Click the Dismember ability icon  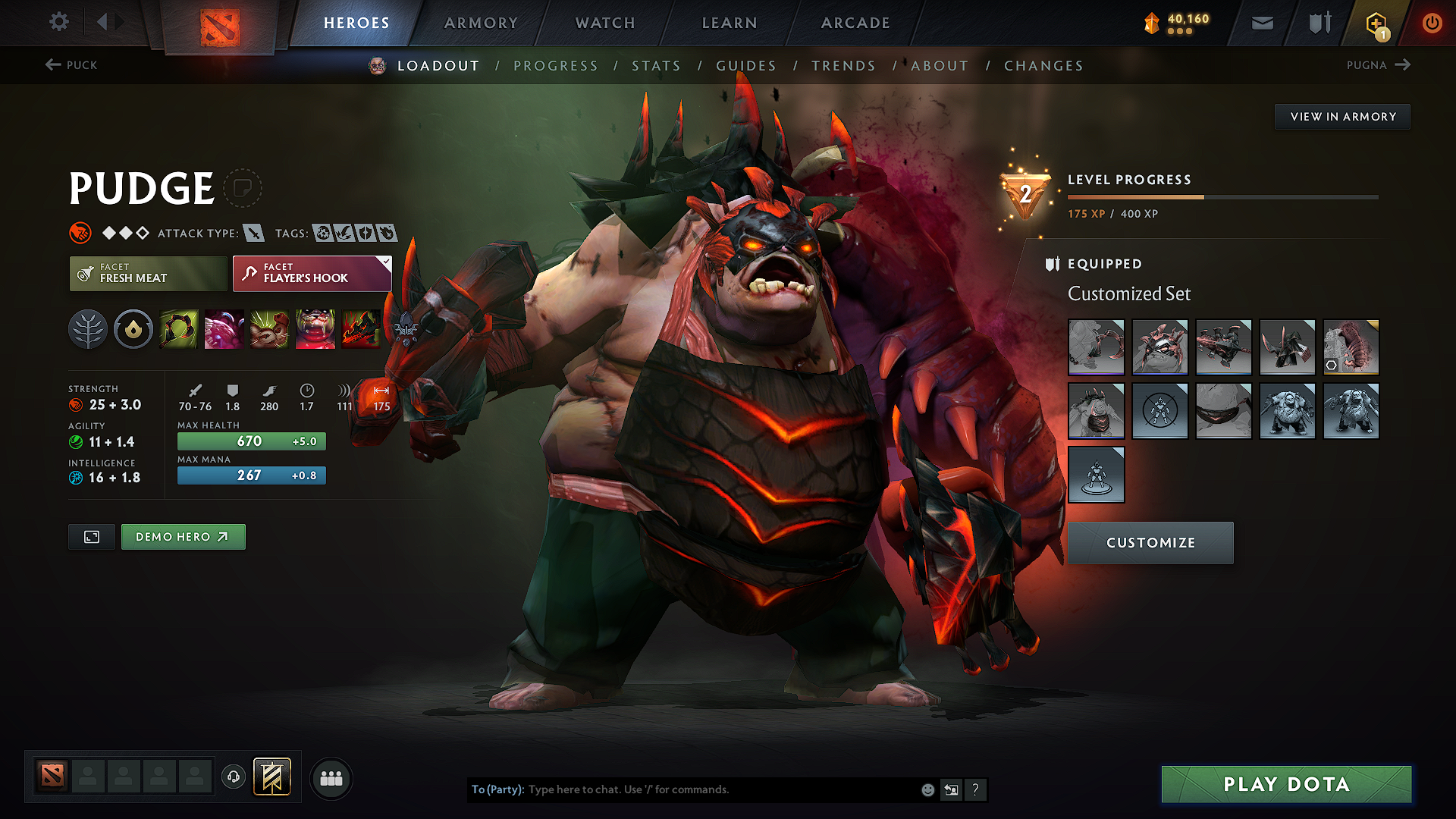coord(315,329)
